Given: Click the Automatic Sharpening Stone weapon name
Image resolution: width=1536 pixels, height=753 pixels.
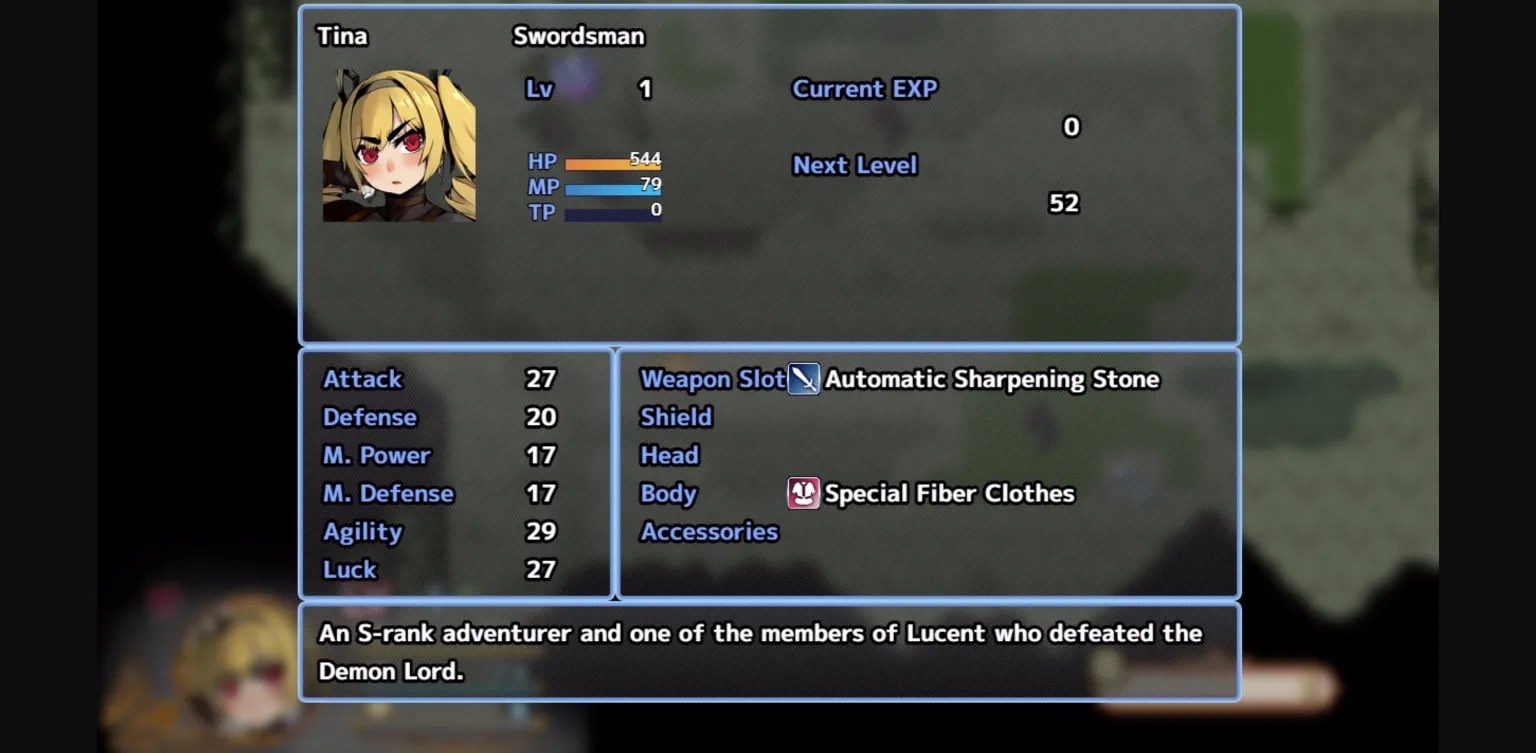Looking at the screenshot, I should (x=993, y=379).
